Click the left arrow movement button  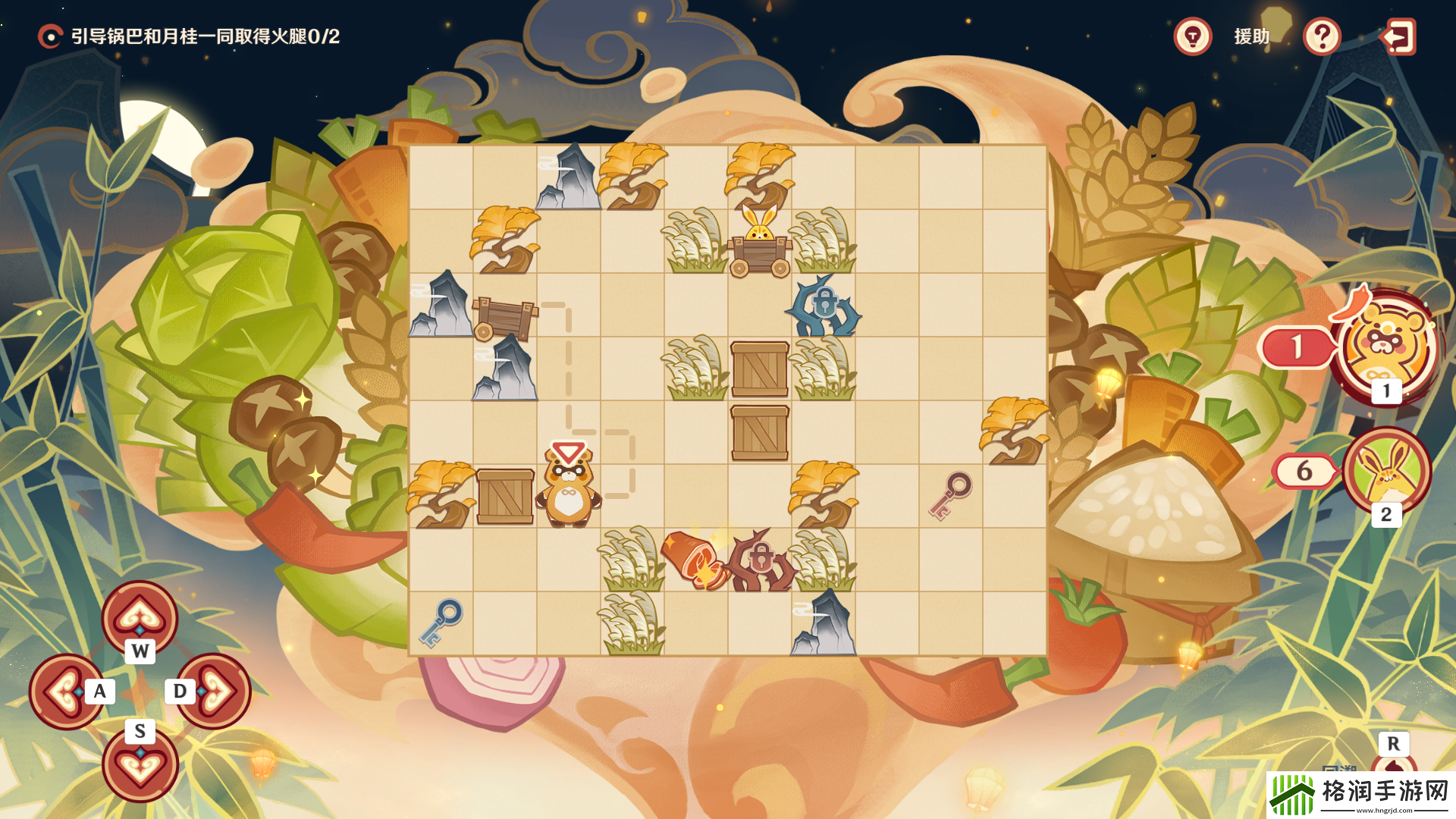point(66,692)
